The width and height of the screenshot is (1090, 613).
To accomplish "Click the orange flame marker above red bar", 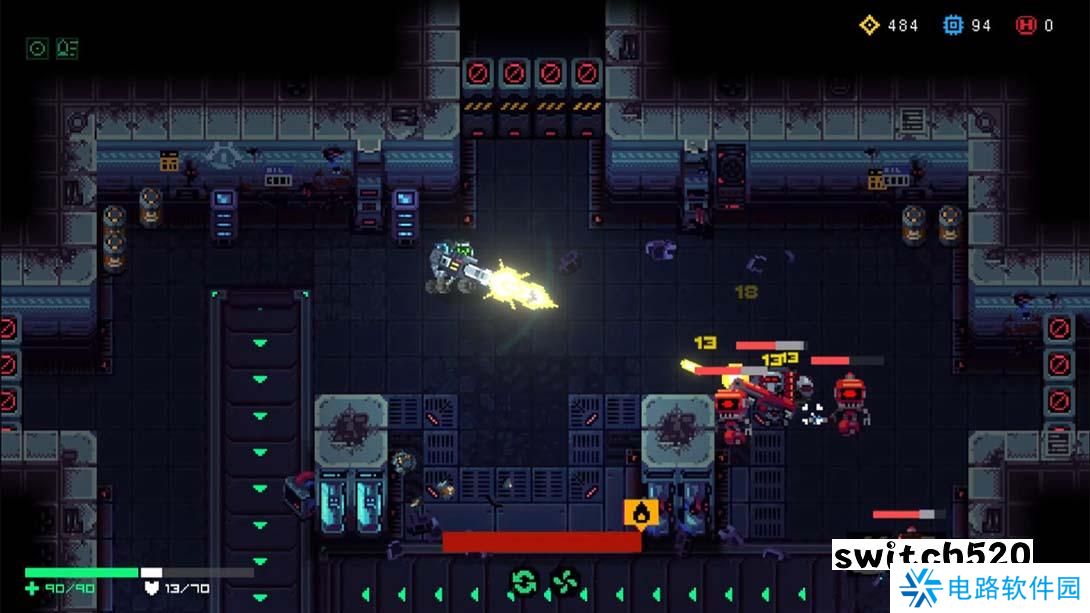I will point(640,513).
